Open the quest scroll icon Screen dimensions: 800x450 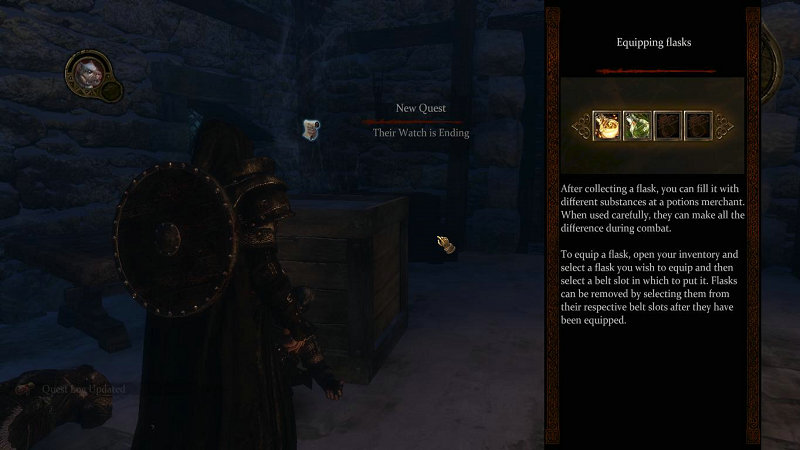click(313, 128)
